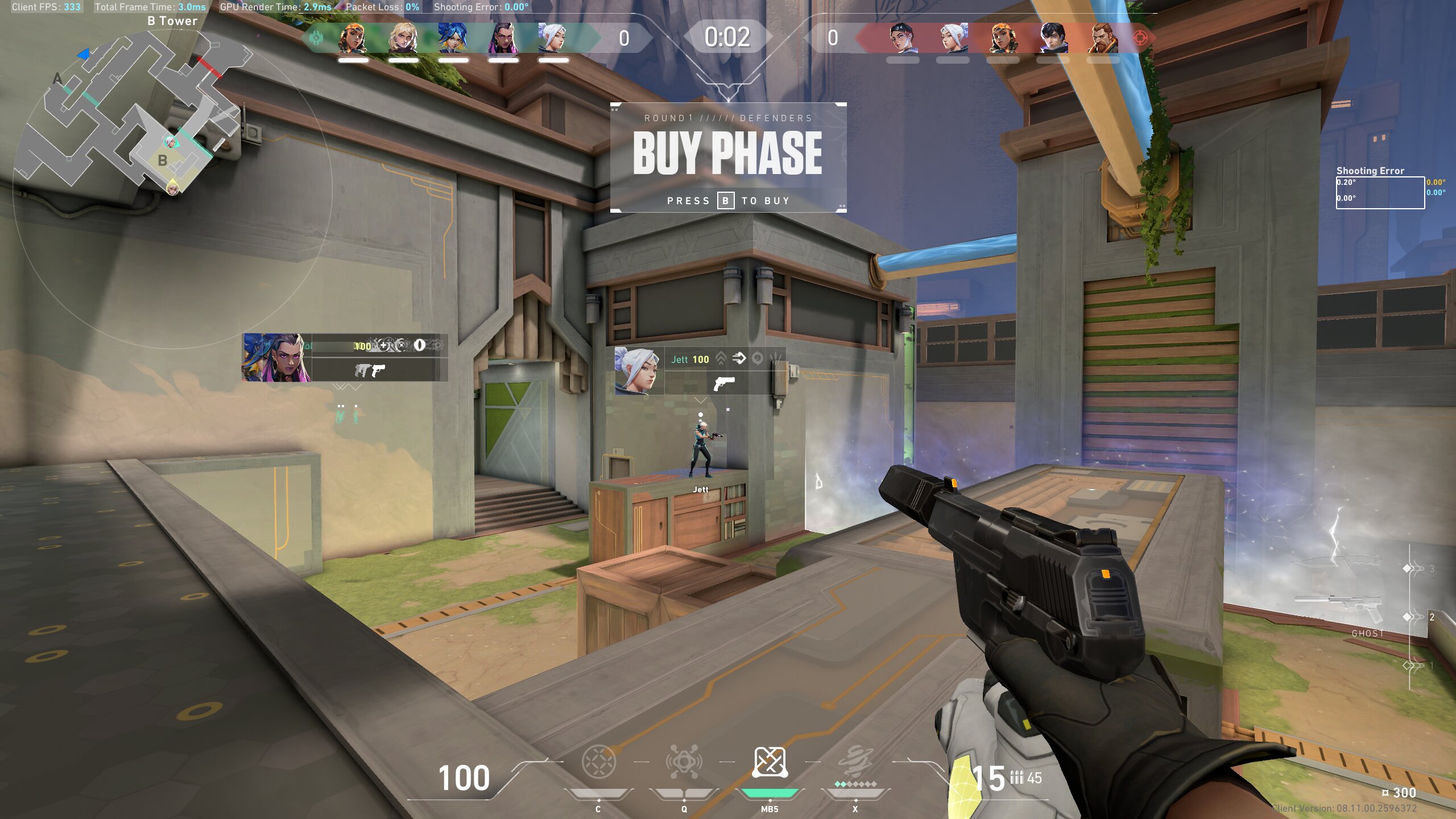The height and width of the screenshot is (819, 1456).
Task: Choose the bearded enemy Brimstone portrait
Action: (x=1103, y=39)
